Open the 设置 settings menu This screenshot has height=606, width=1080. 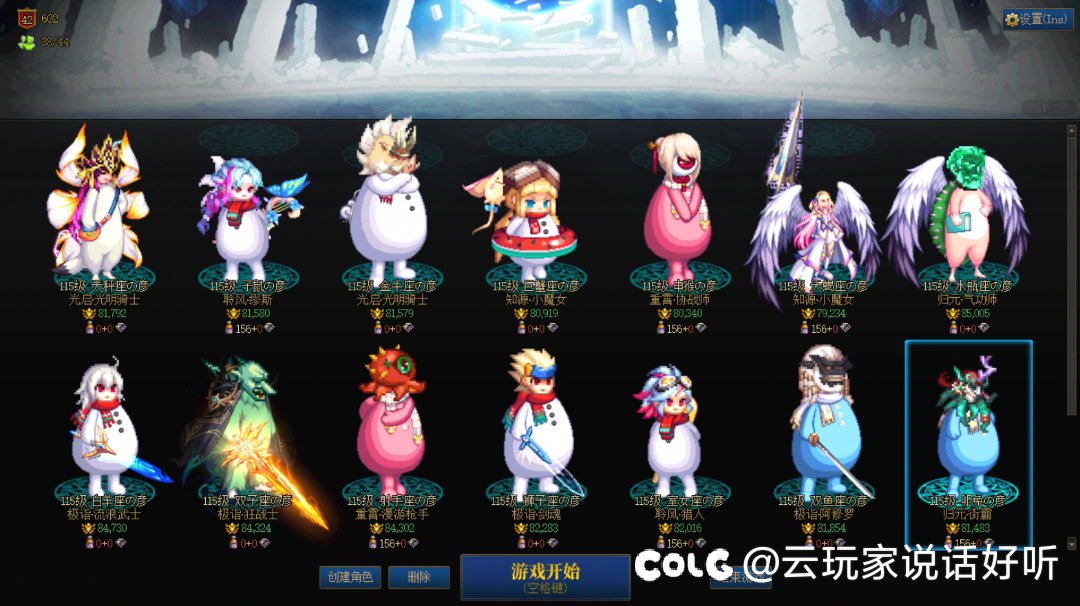point(1037,19)
